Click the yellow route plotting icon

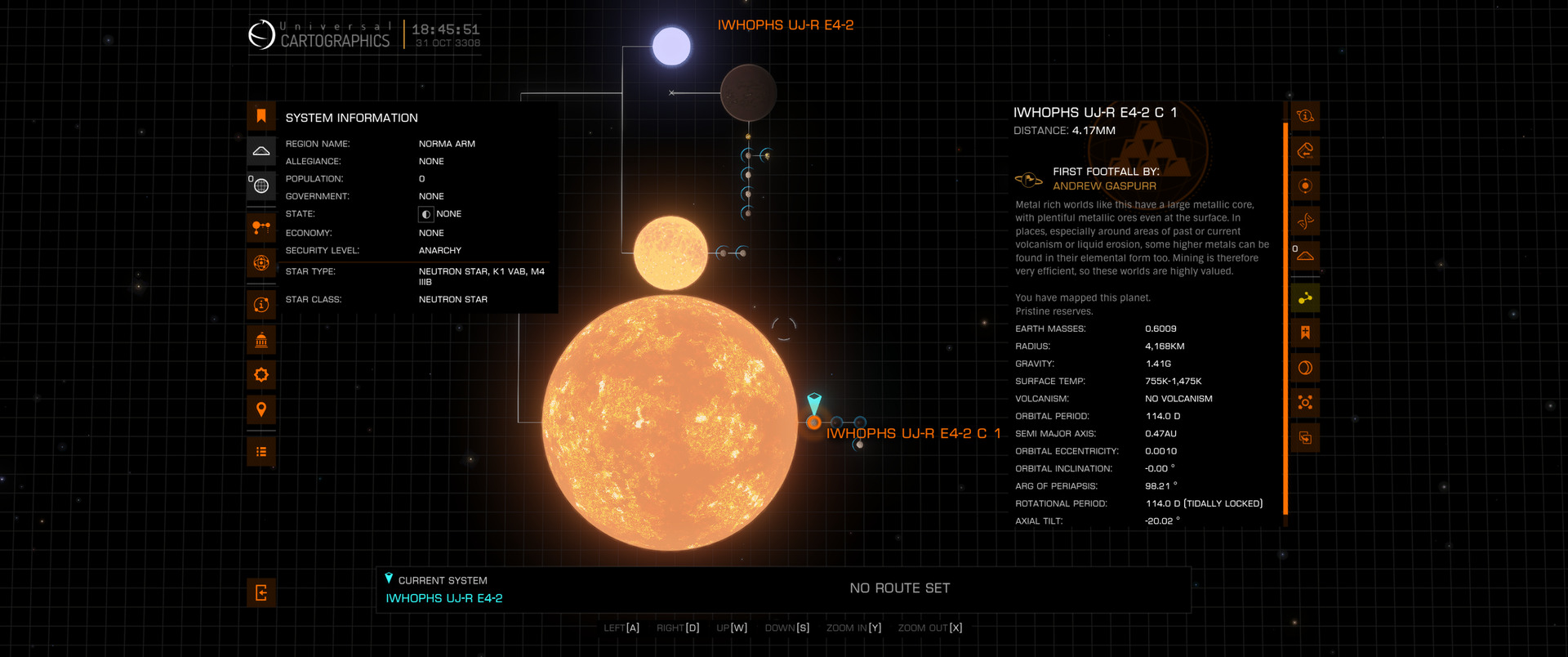click(x=1305, y=298)
